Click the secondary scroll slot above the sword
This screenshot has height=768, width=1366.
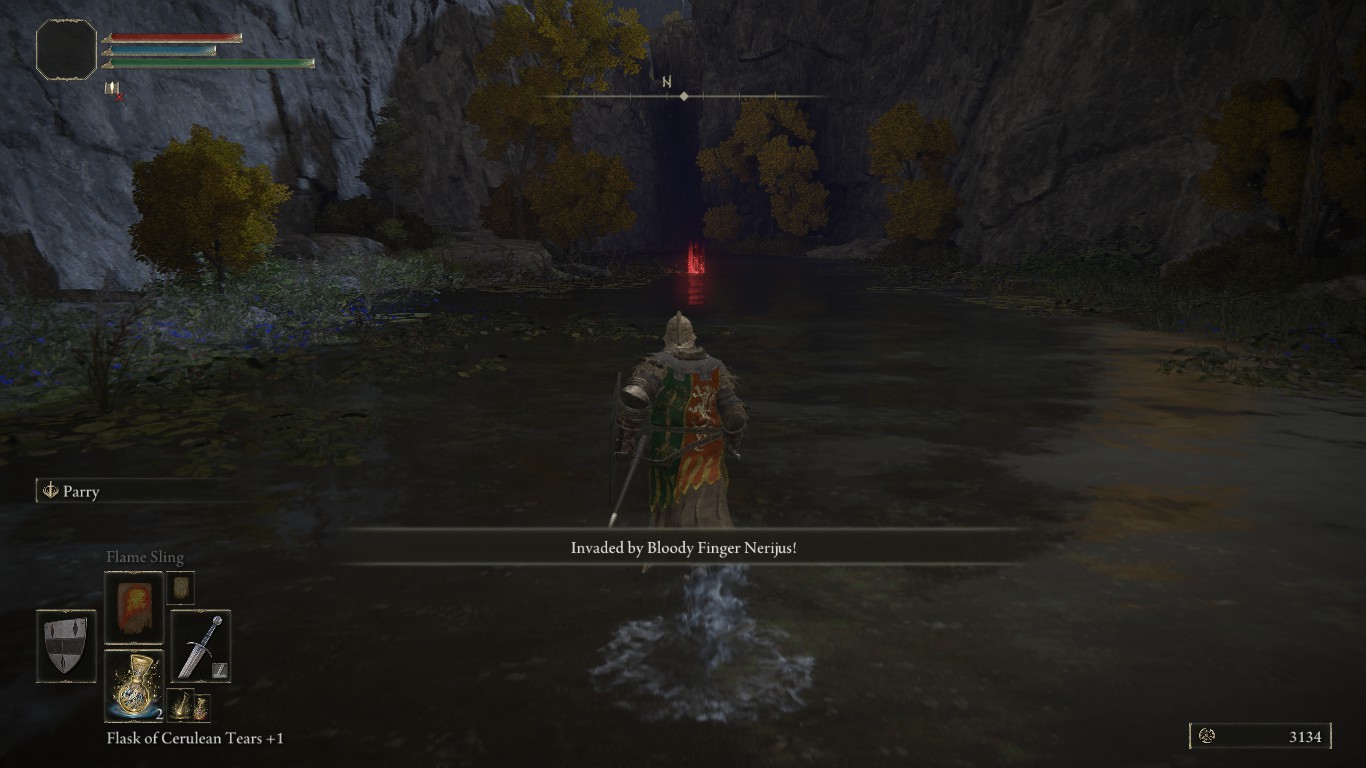tap(181, 585)
